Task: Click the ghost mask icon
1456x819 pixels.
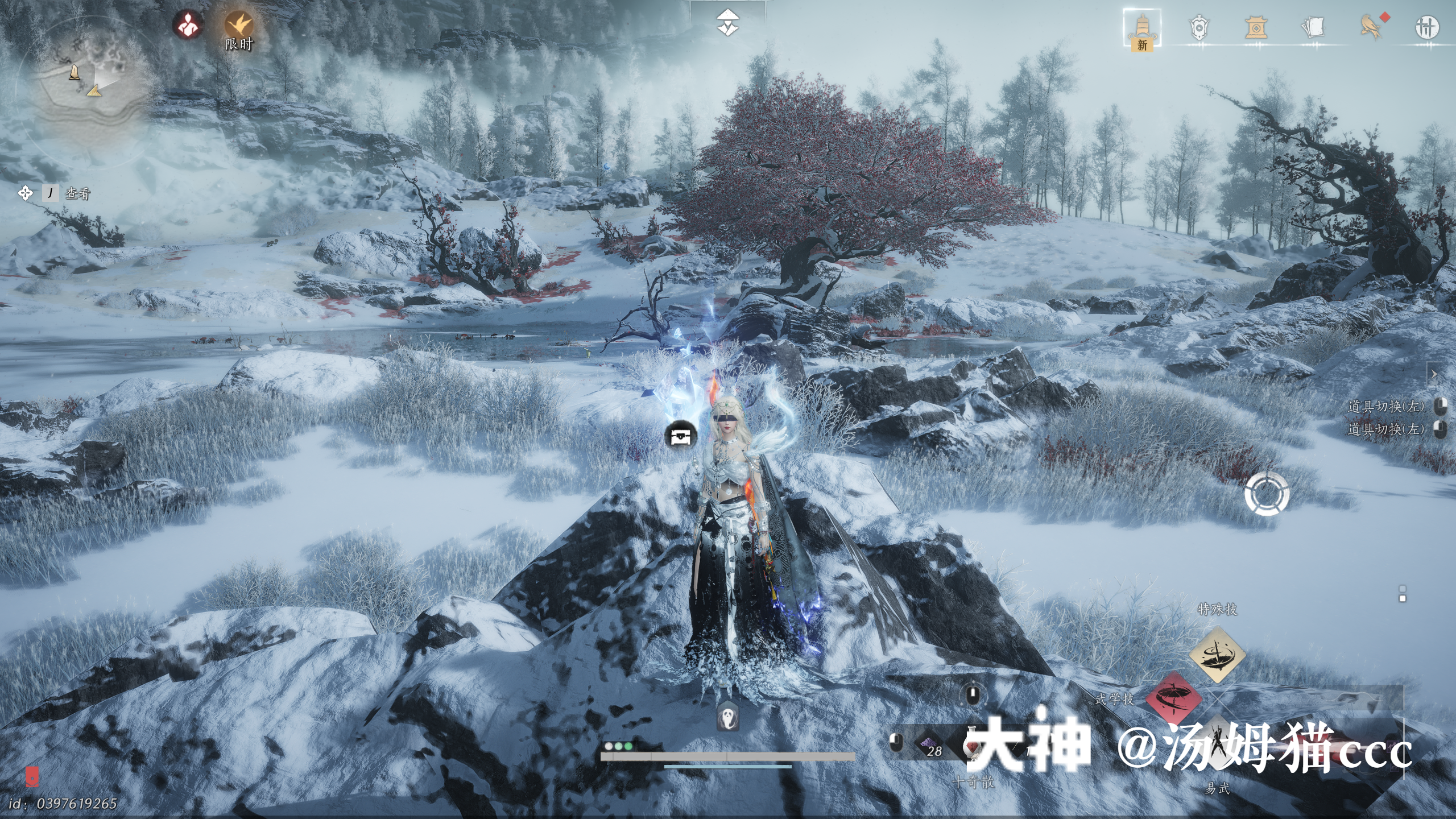Action: (x=727, y=716)
